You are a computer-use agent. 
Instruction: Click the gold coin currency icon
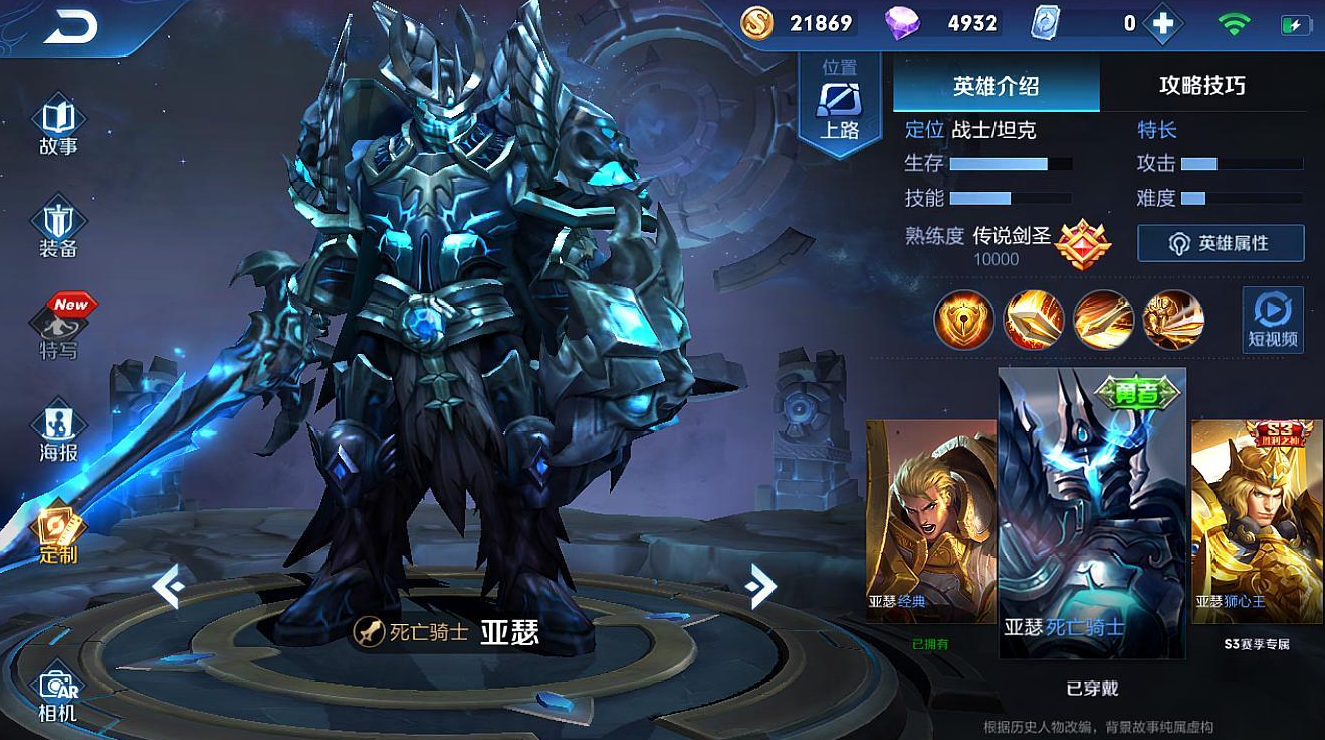pyautogui.click(x=757, y=21)
